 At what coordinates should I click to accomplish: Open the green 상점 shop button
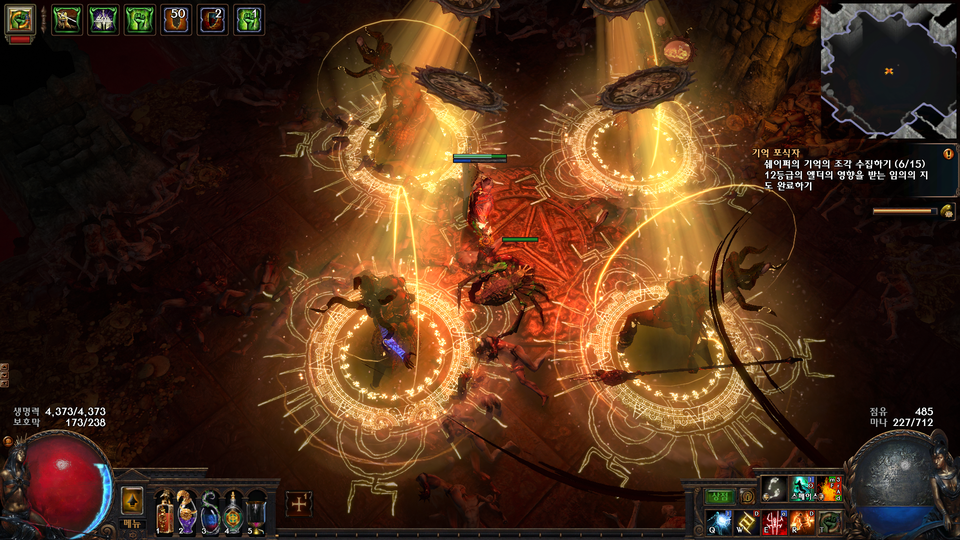(x=720, y=496)
